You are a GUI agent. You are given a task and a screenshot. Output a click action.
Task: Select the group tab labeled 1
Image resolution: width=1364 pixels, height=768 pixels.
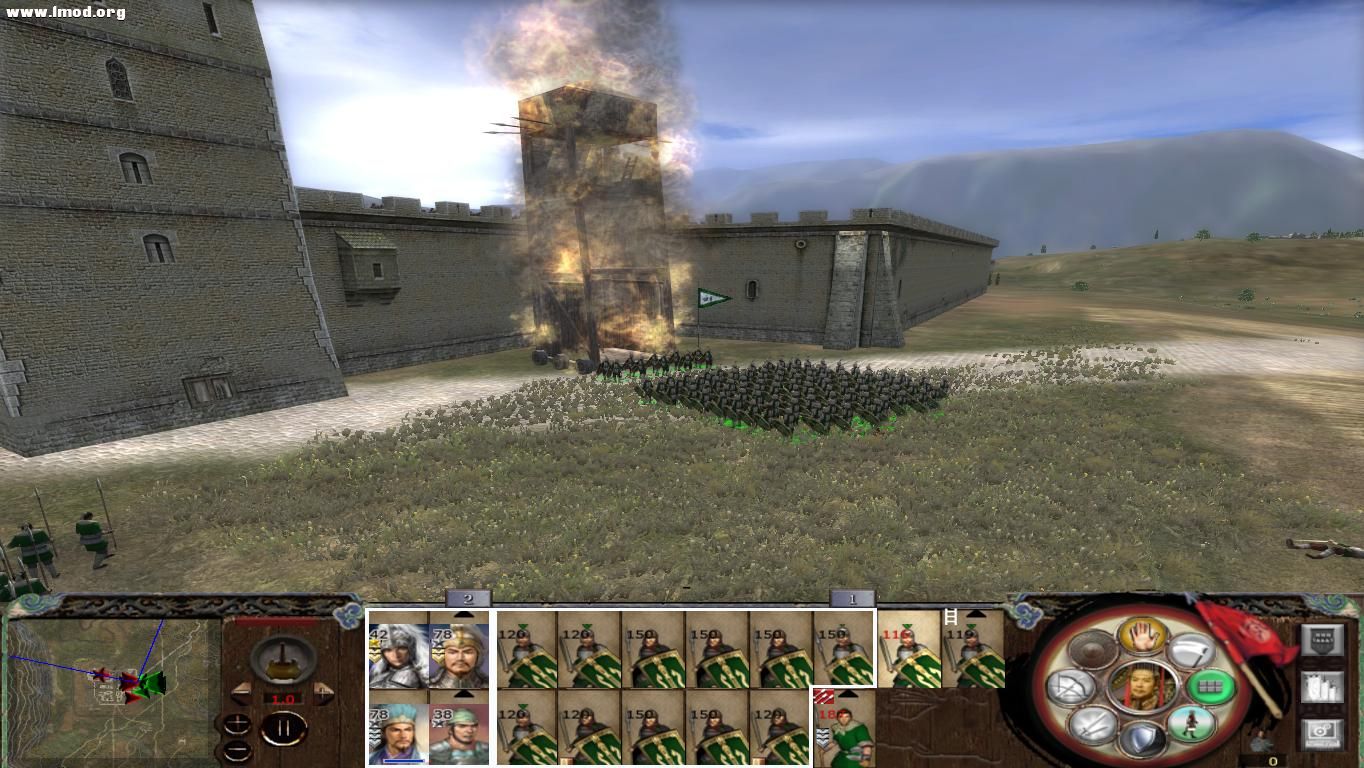click(853, 599)
